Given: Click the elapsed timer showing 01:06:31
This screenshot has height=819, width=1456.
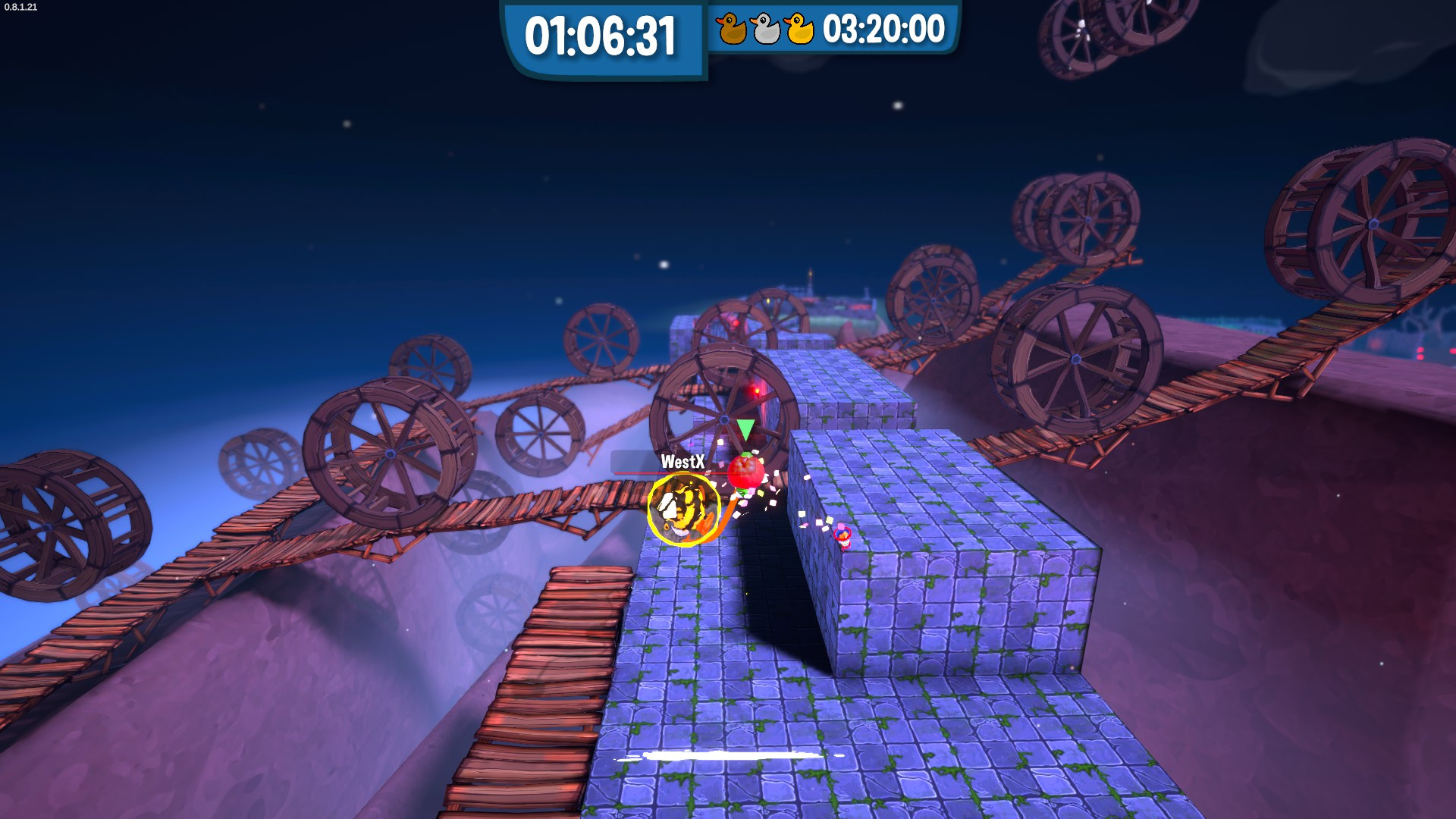Looking at the screenshot, I should pyautogui.click(x=601, y=33).
